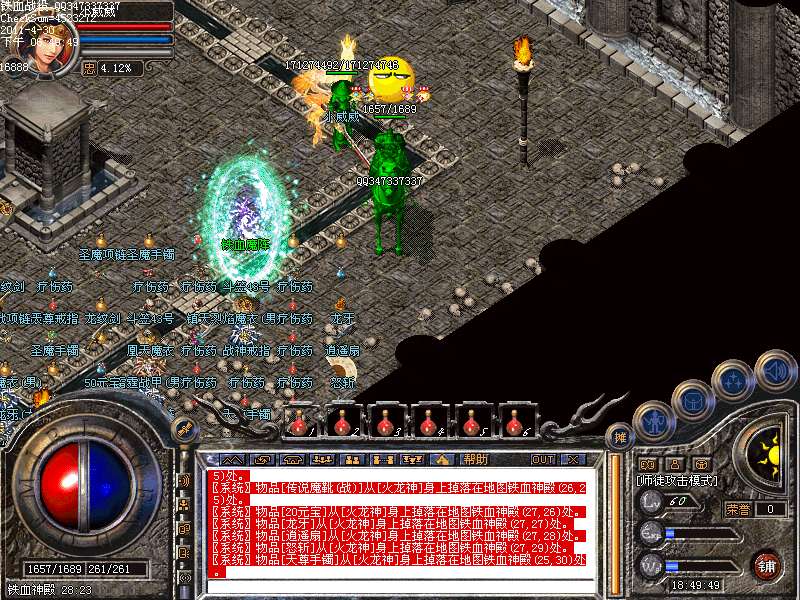
Task: Click the OUT button above chat
Action: pyautogui.click(x=543, y=459)
